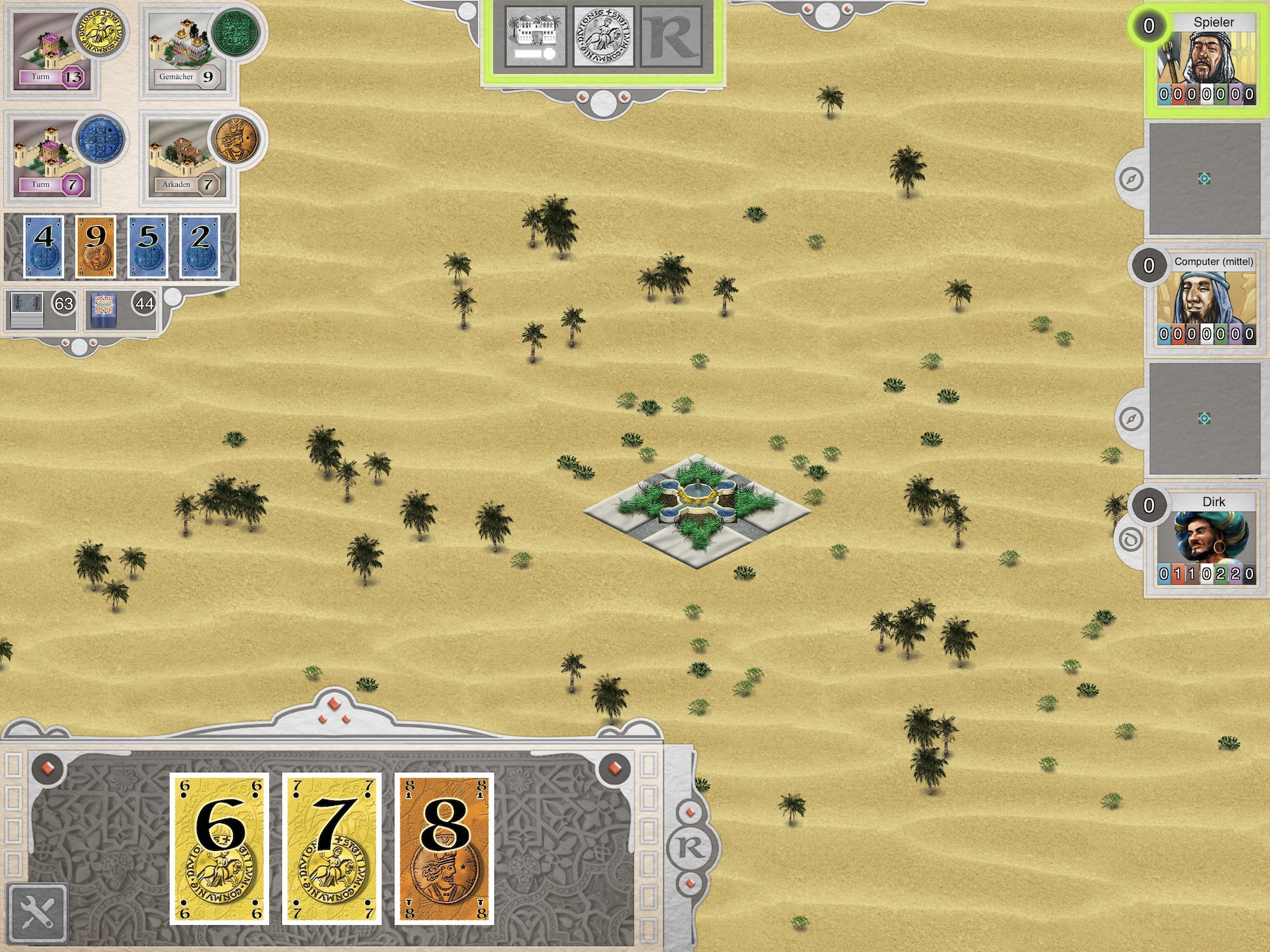This screenshot has height=952, width=1270.
Task: Choose the silver coin action icon
Action: [x=603, y=37]
